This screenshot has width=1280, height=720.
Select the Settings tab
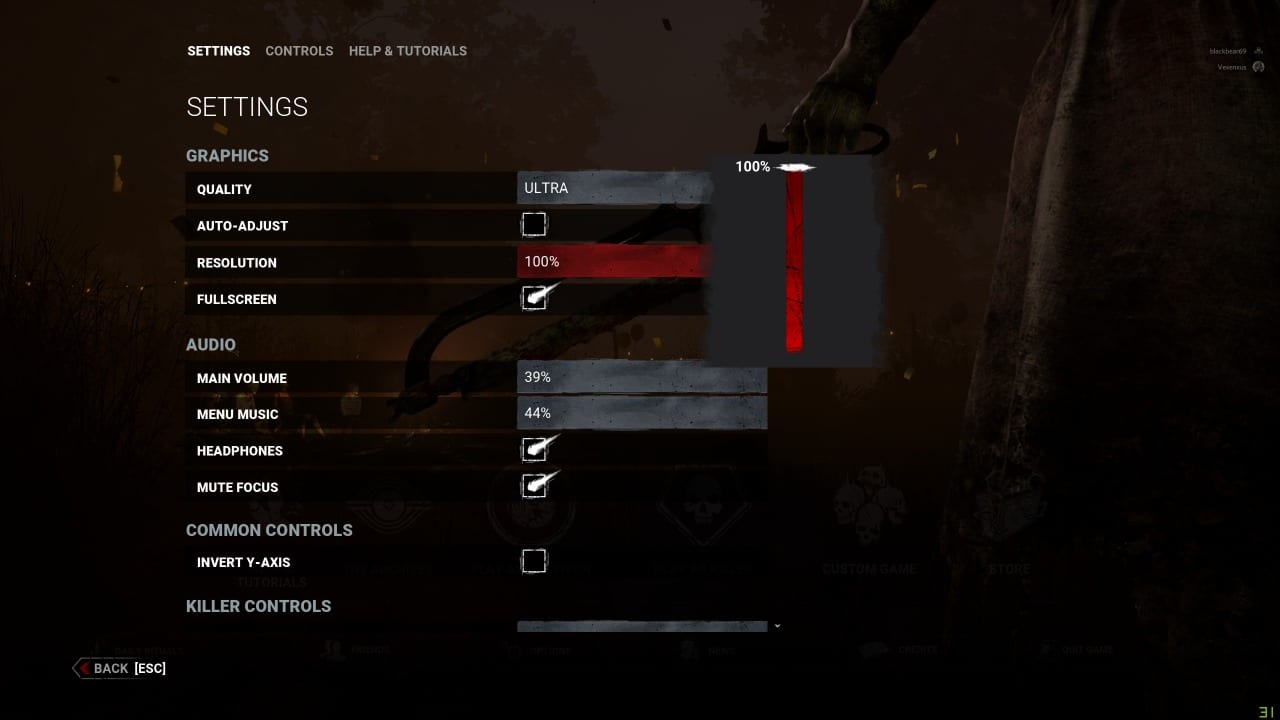click(218, 51)
